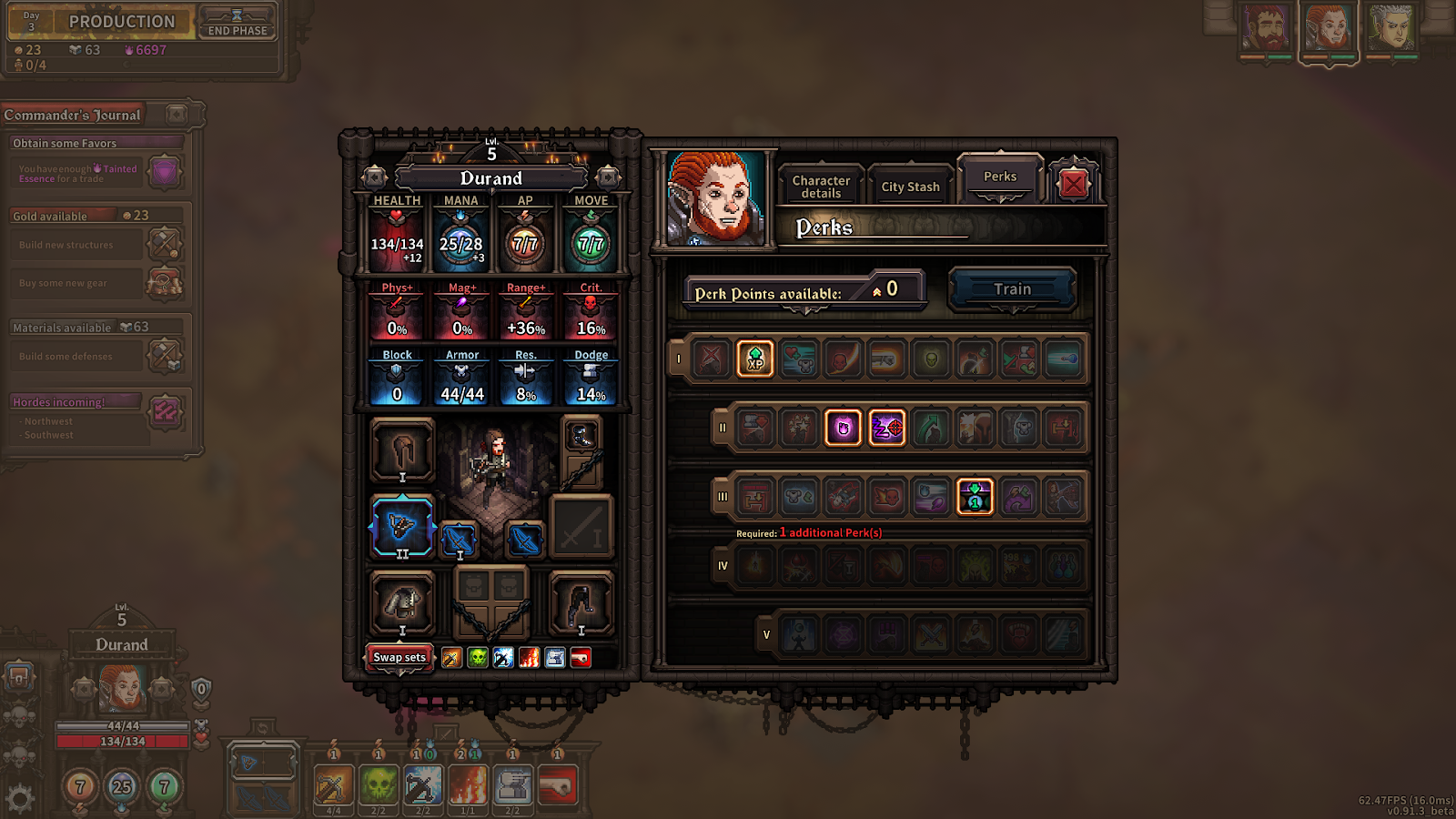Swap weapon sets

[399, 657]
